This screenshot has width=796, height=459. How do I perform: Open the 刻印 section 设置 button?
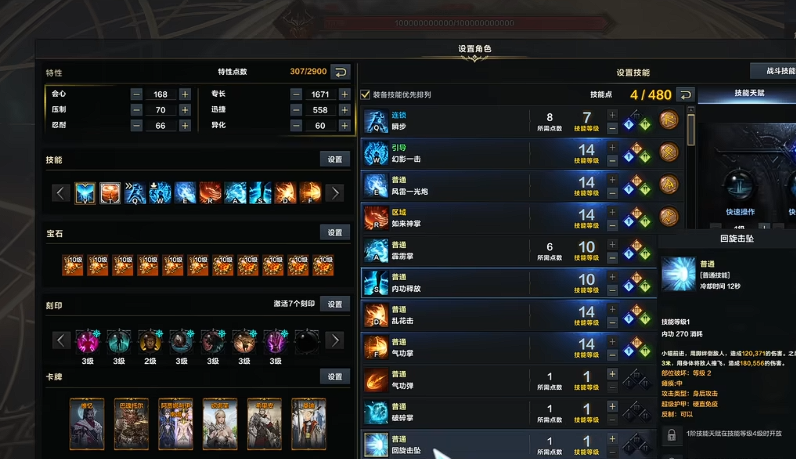334,304
